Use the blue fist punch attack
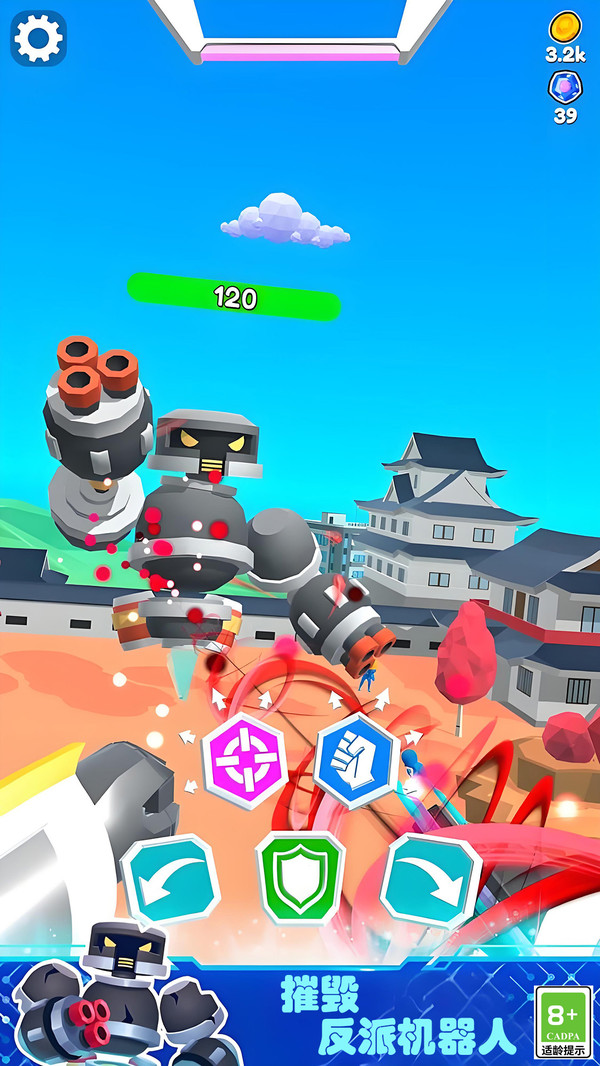Screen dimensions: 600x1066 [357, 760]
